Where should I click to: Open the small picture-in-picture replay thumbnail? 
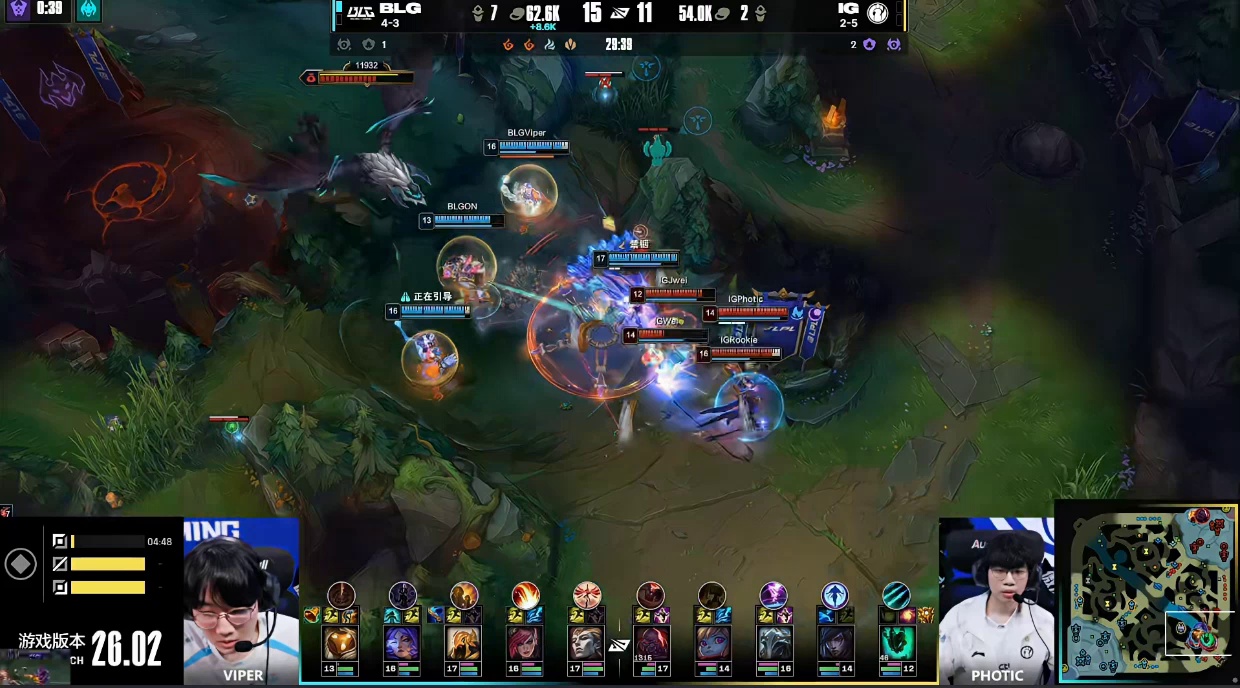[x=35, y=667]
